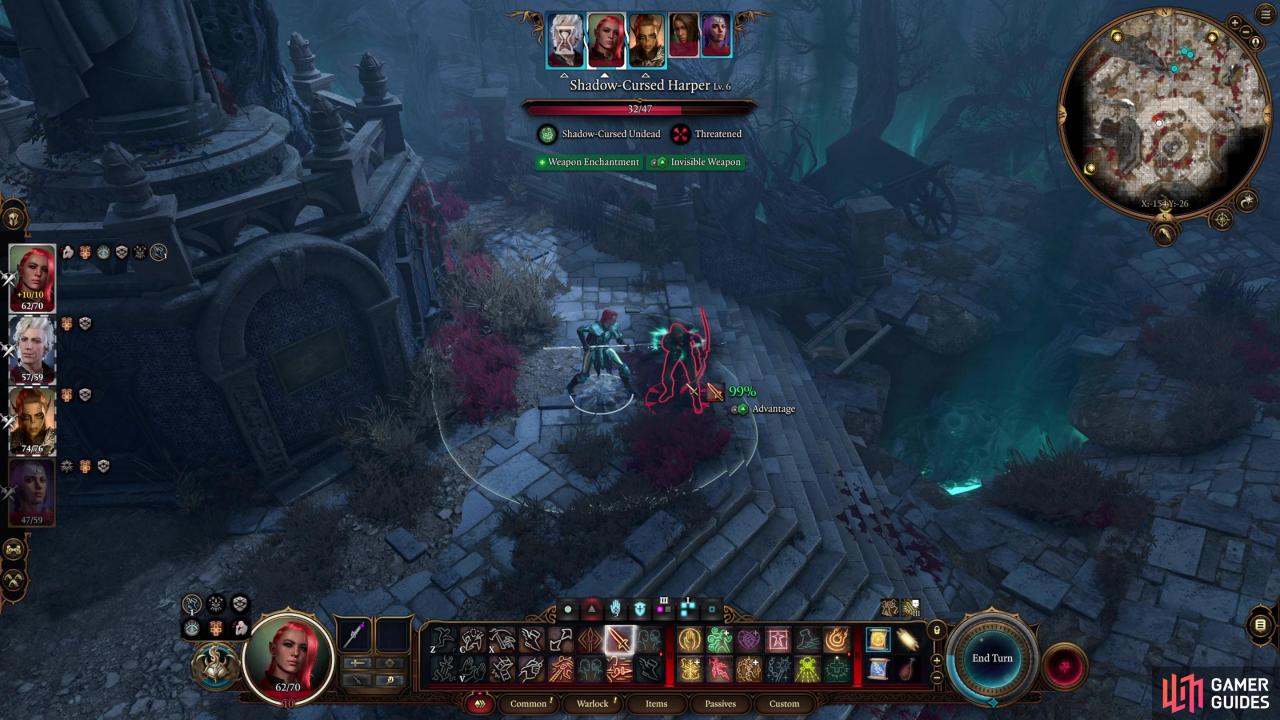The height and width of the screenshot is (720, 1280).
Task: Select the equipped melee weapon slot
Action: pyautogui.click(x=355, y=634)
